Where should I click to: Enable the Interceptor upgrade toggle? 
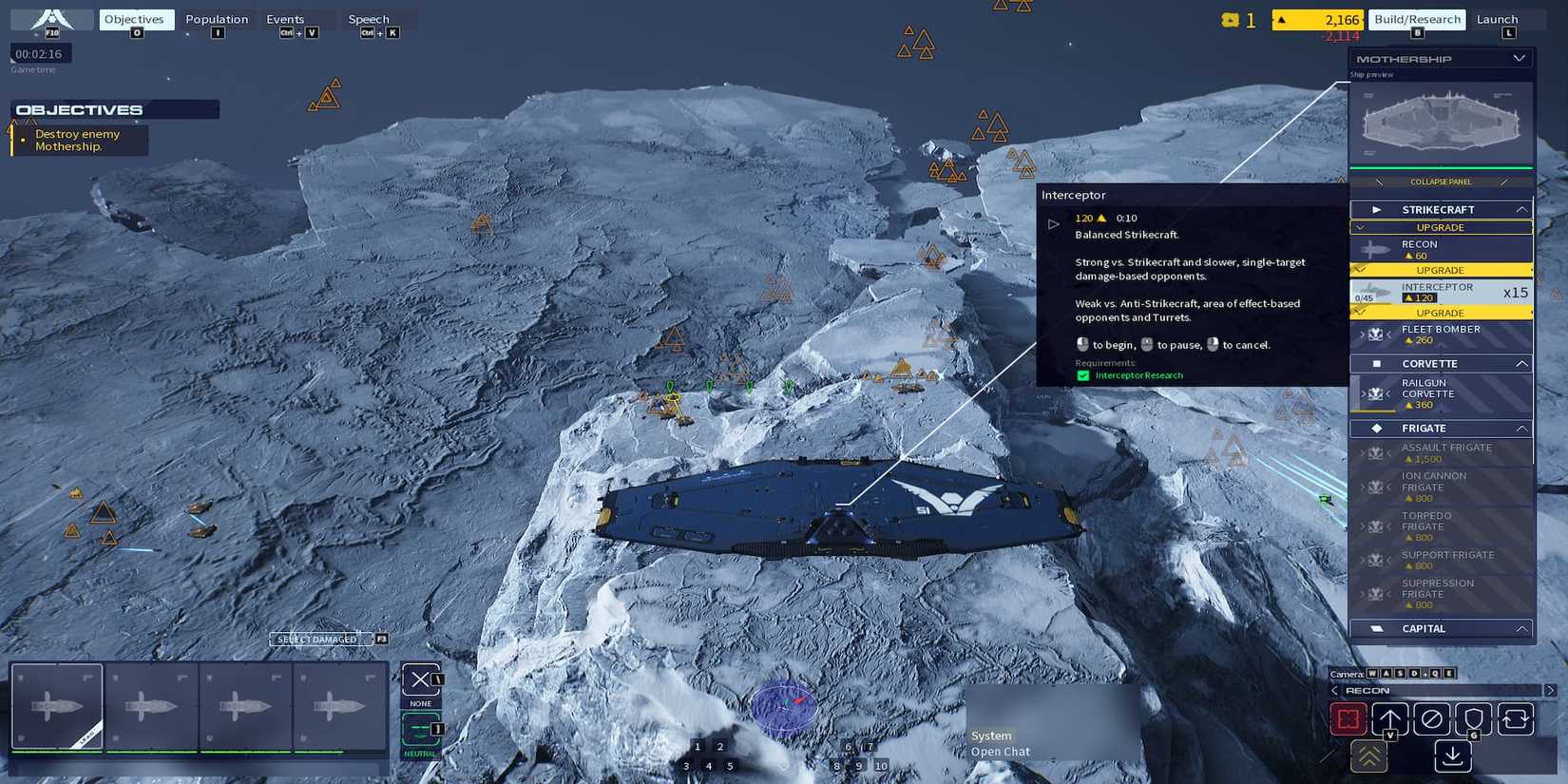1441,270
